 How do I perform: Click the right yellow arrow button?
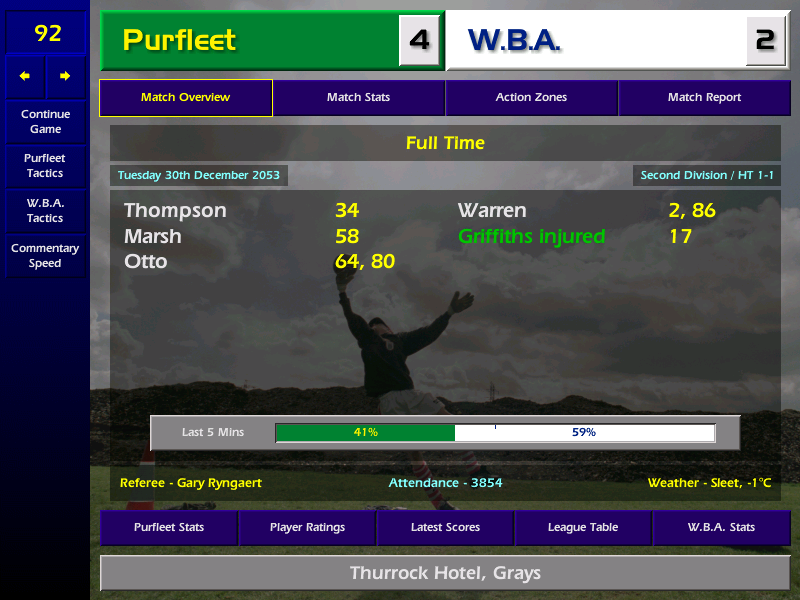click(65, 76)
